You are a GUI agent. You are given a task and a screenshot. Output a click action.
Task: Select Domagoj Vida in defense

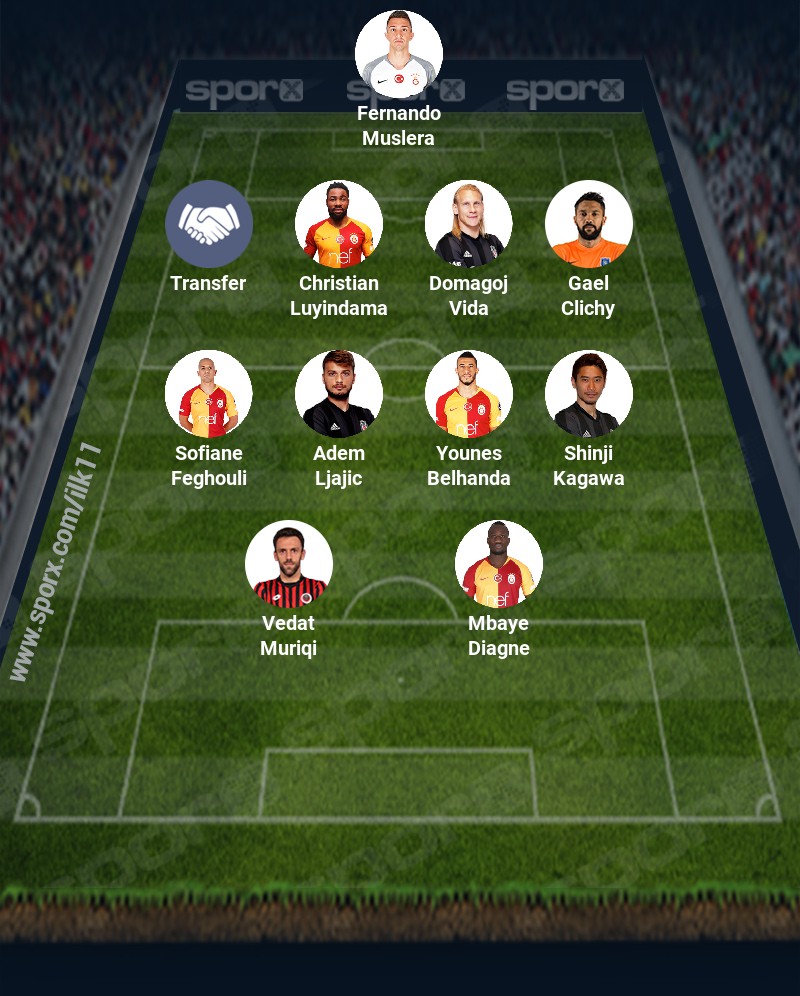(x=469, y=224)
